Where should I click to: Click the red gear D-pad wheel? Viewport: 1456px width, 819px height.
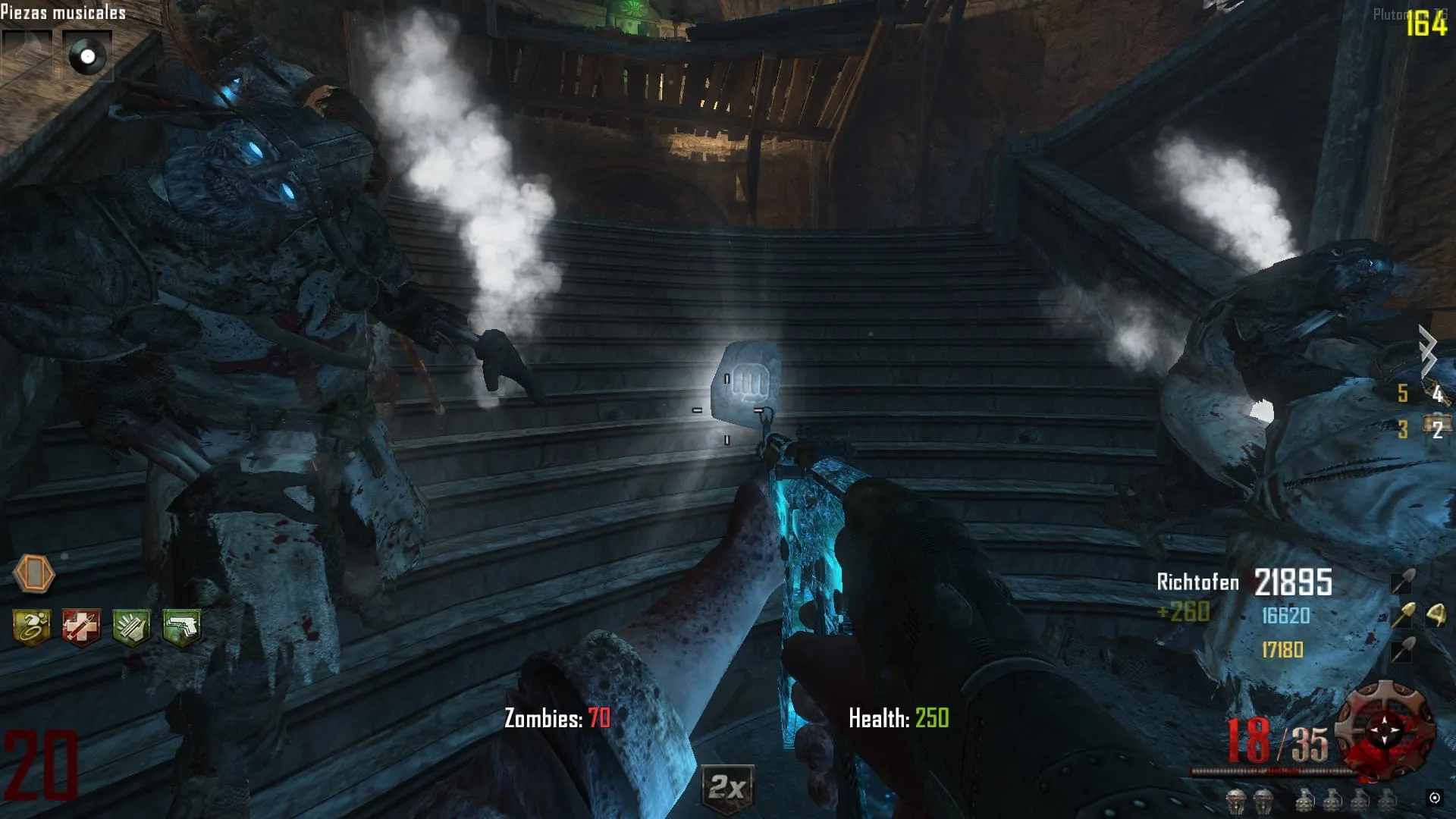pyautogui.click(x=1385, y=731)
